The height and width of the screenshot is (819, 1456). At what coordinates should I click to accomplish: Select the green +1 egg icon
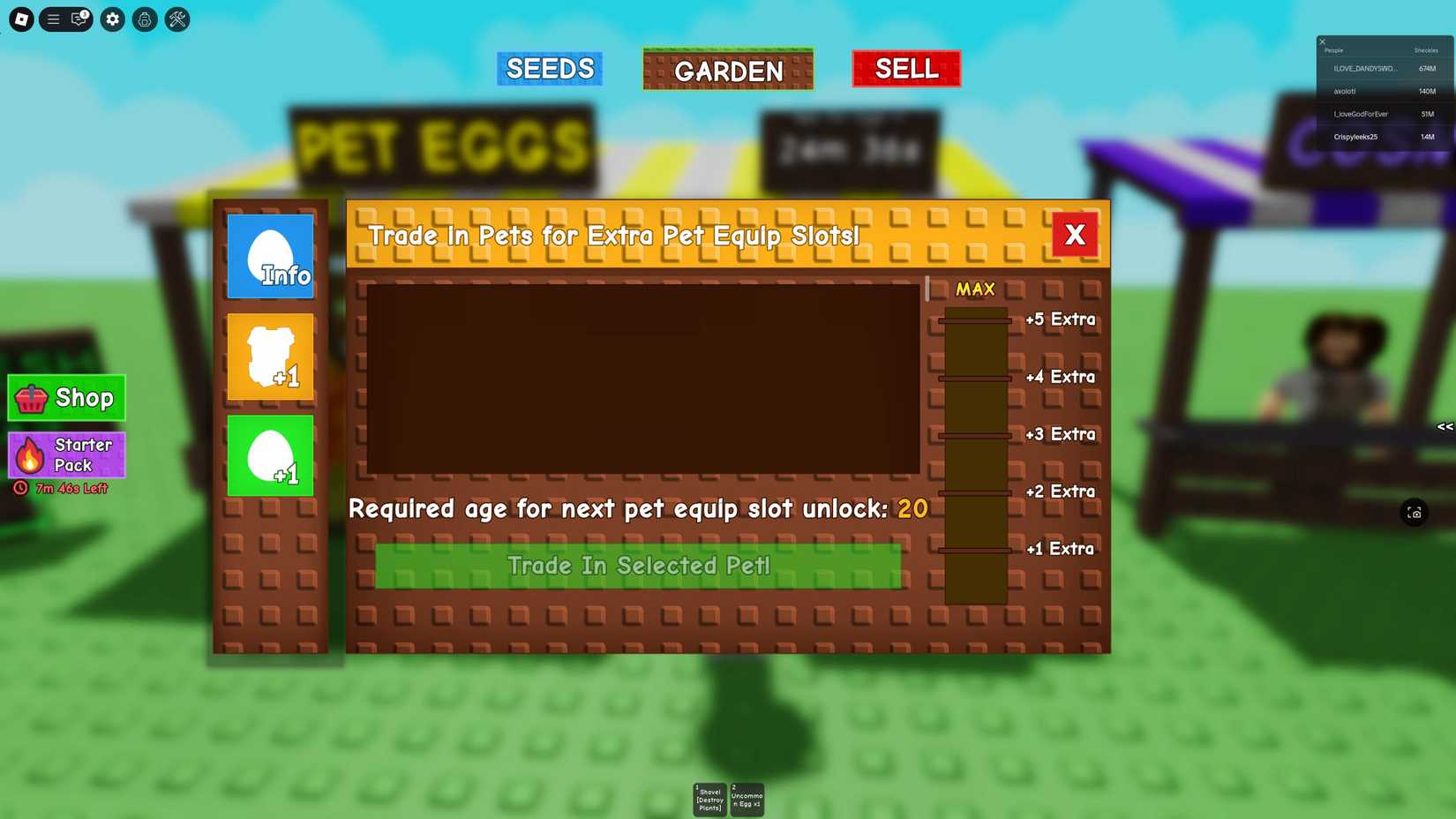pyautogui.click(x=270, y=456)
